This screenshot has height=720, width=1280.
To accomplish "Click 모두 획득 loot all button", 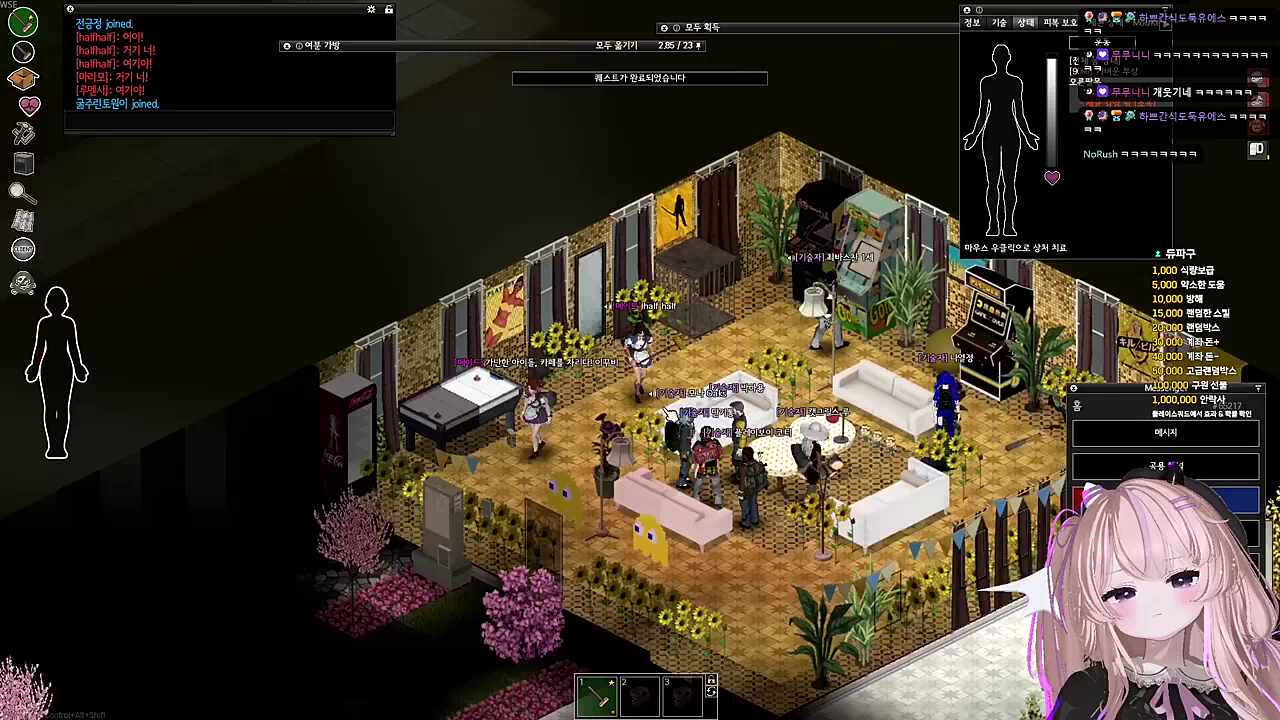I will pos(701,28).
